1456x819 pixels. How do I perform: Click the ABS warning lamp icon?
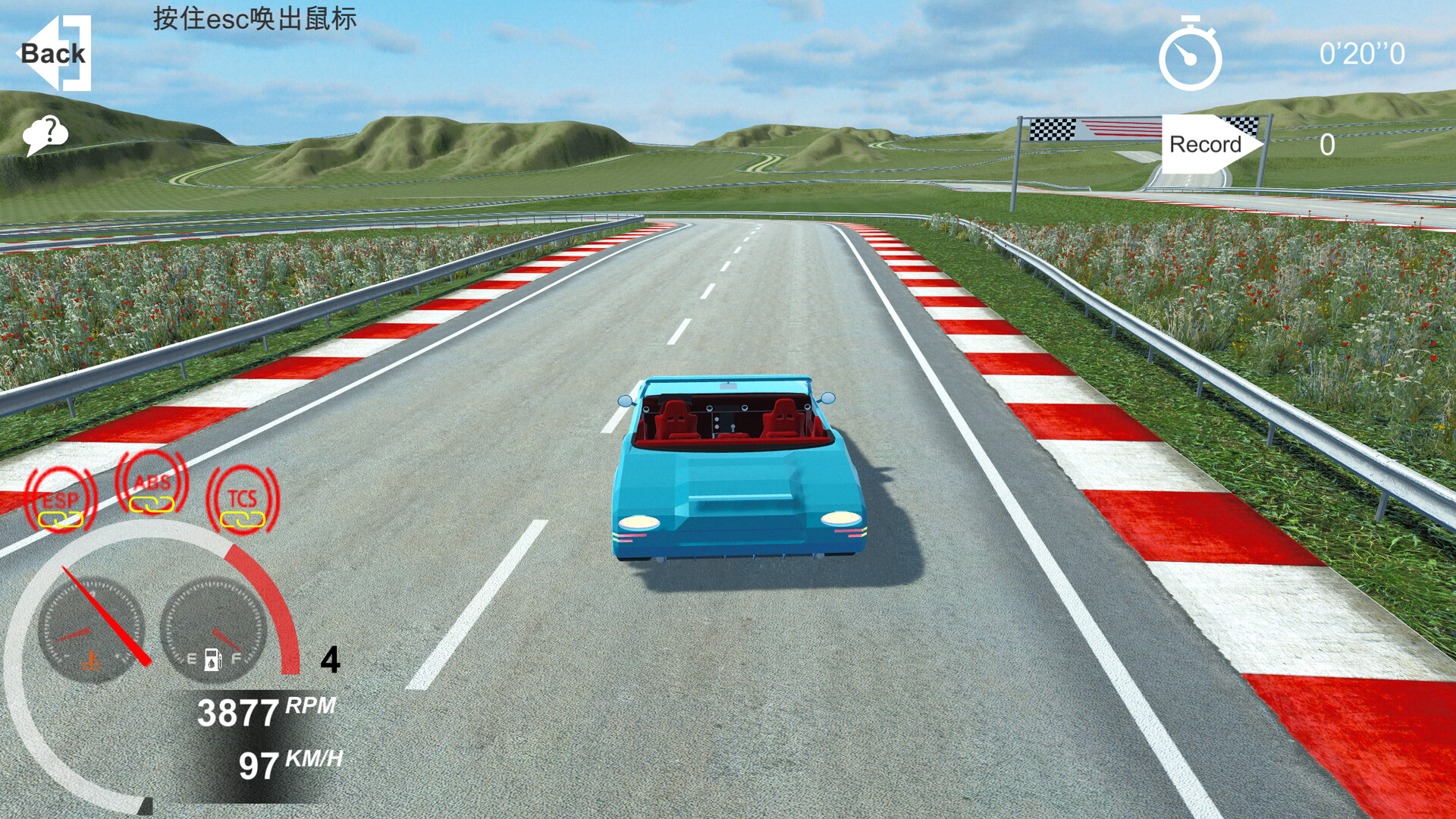(150, 482)
